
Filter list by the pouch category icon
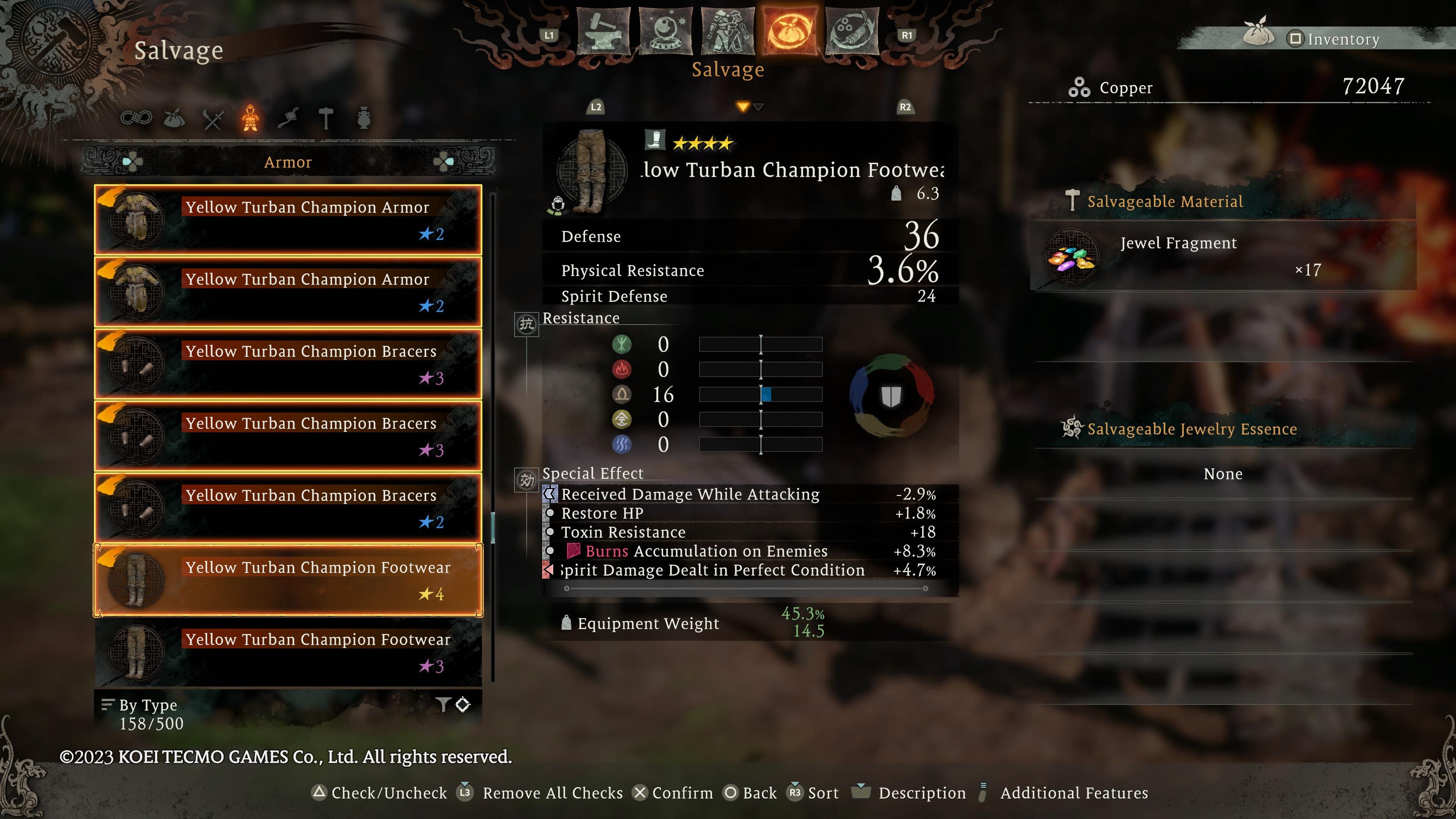coord(174,118)
